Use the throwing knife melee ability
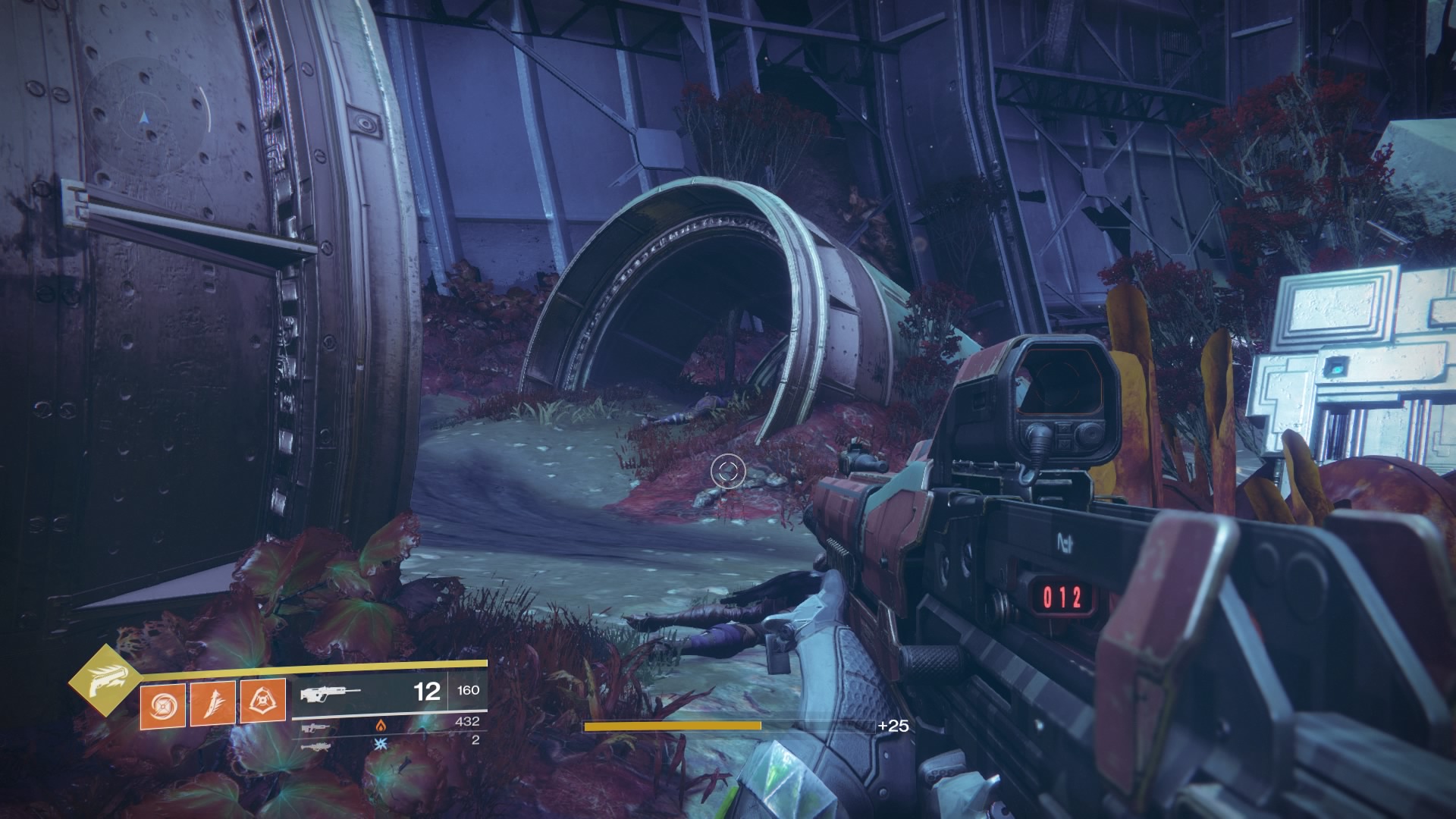 (212, 701)
